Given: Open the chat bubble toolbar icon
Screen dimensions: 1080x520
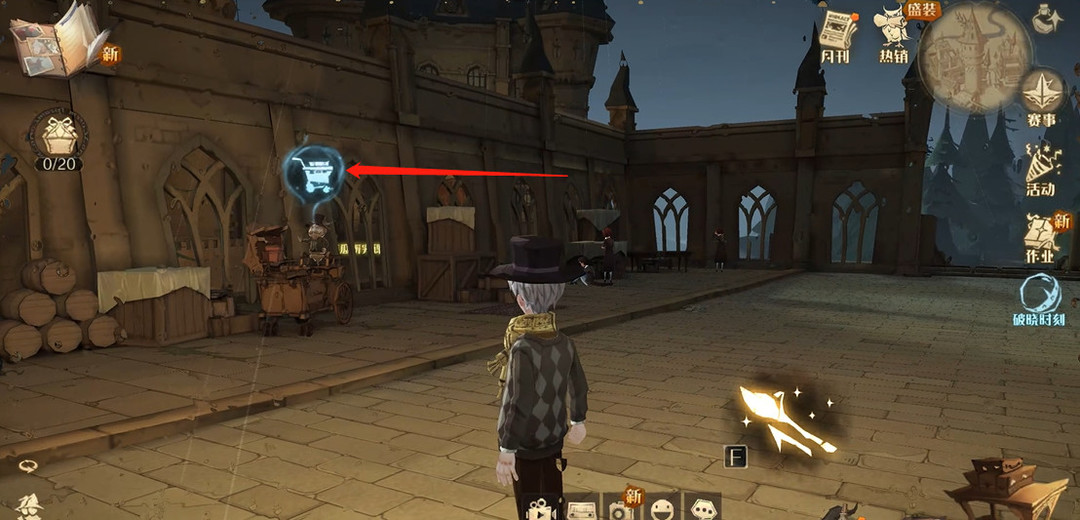Looking at the screenshot, I should click(x=704, y=510).
